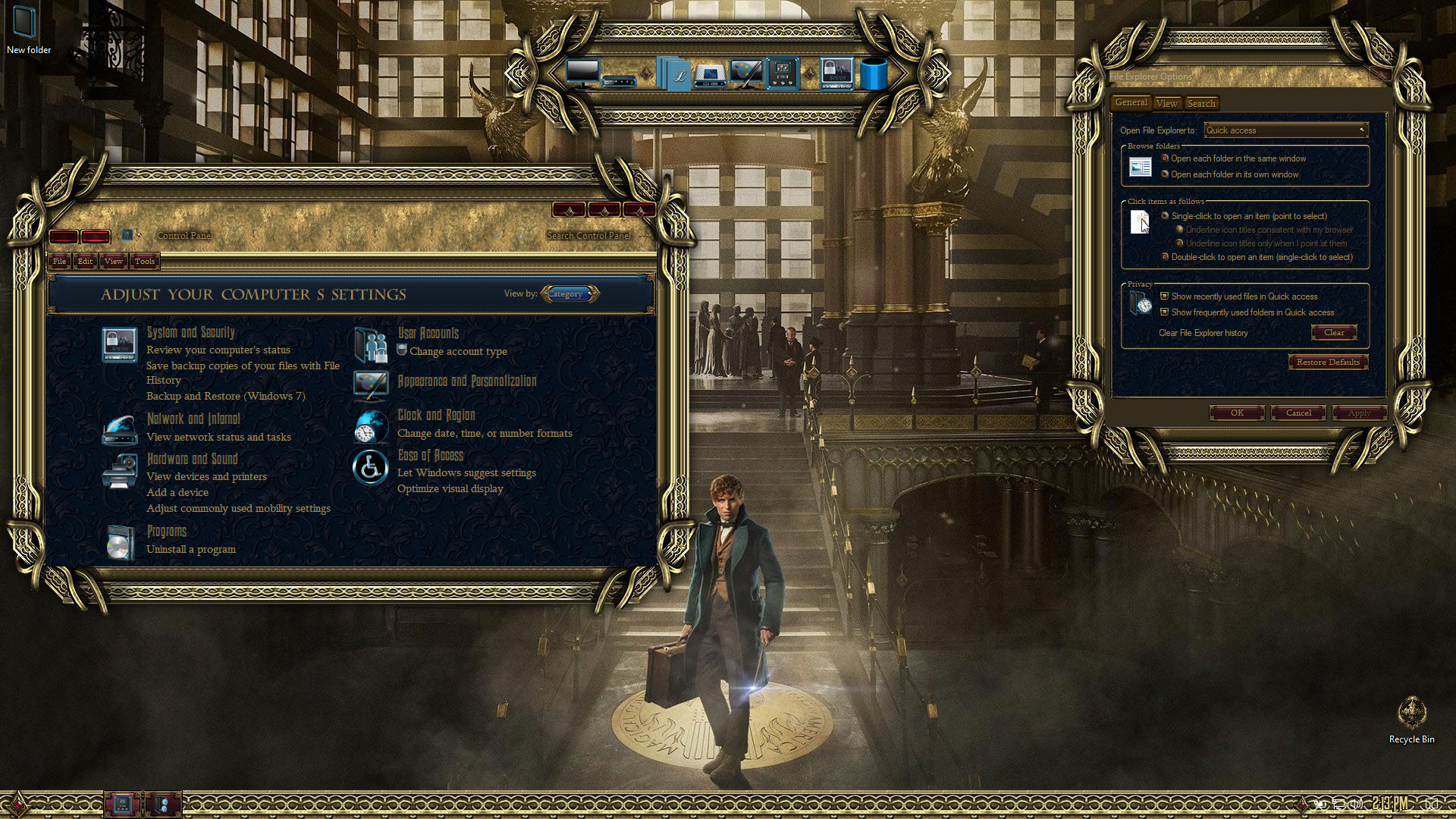
Task: Open User Accounts category
Action: pos(428,333)
